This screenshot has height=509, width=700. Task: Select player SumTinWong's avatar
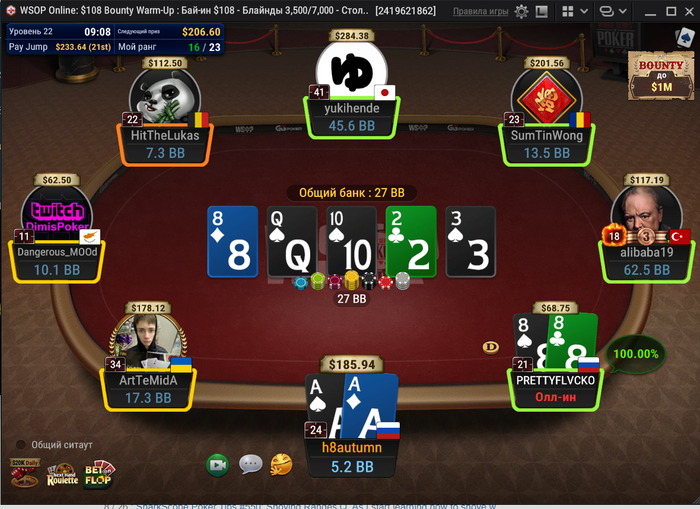click(545, 101)
